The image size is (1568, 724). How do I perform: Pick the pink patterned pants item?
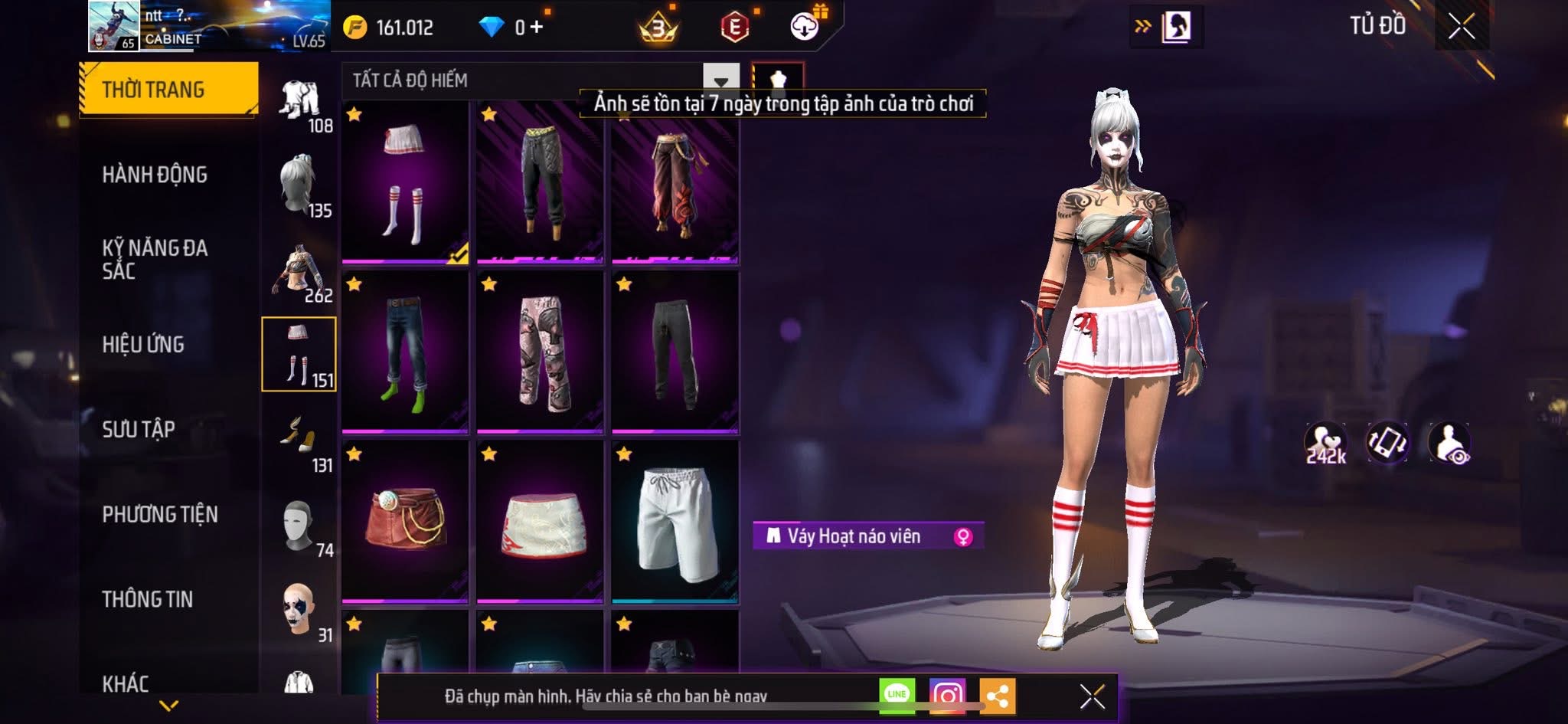(x=540, y=352)
